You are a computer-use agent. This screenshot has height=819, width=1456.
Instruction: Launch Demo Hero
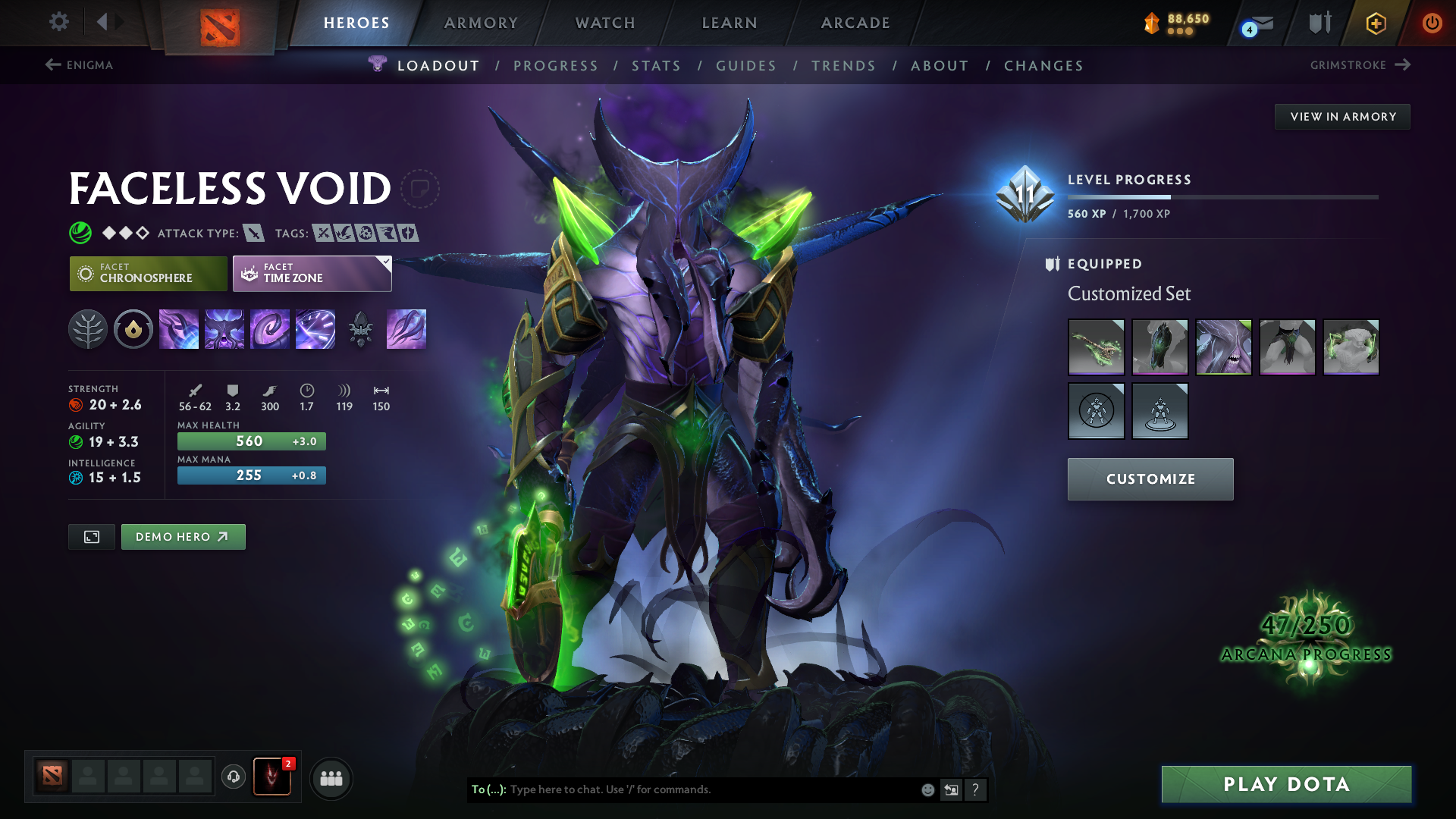183,536
